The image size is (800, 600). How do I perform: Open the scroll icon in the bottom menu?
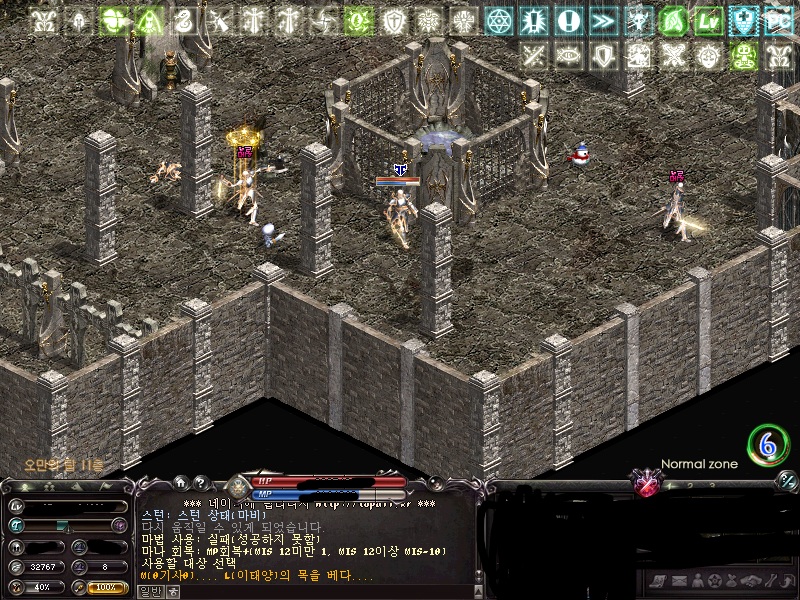point(657,581)
